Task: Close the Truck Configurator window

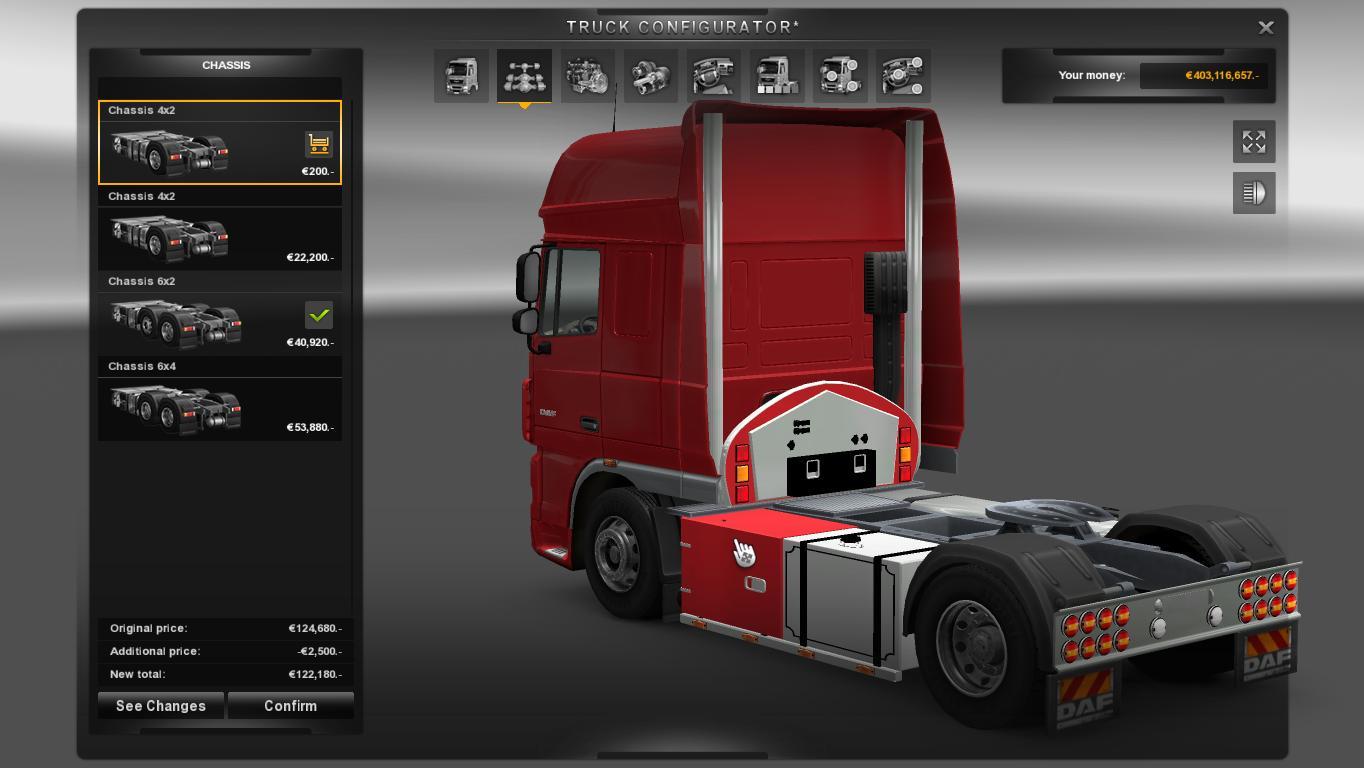Action: (1265, 28)
